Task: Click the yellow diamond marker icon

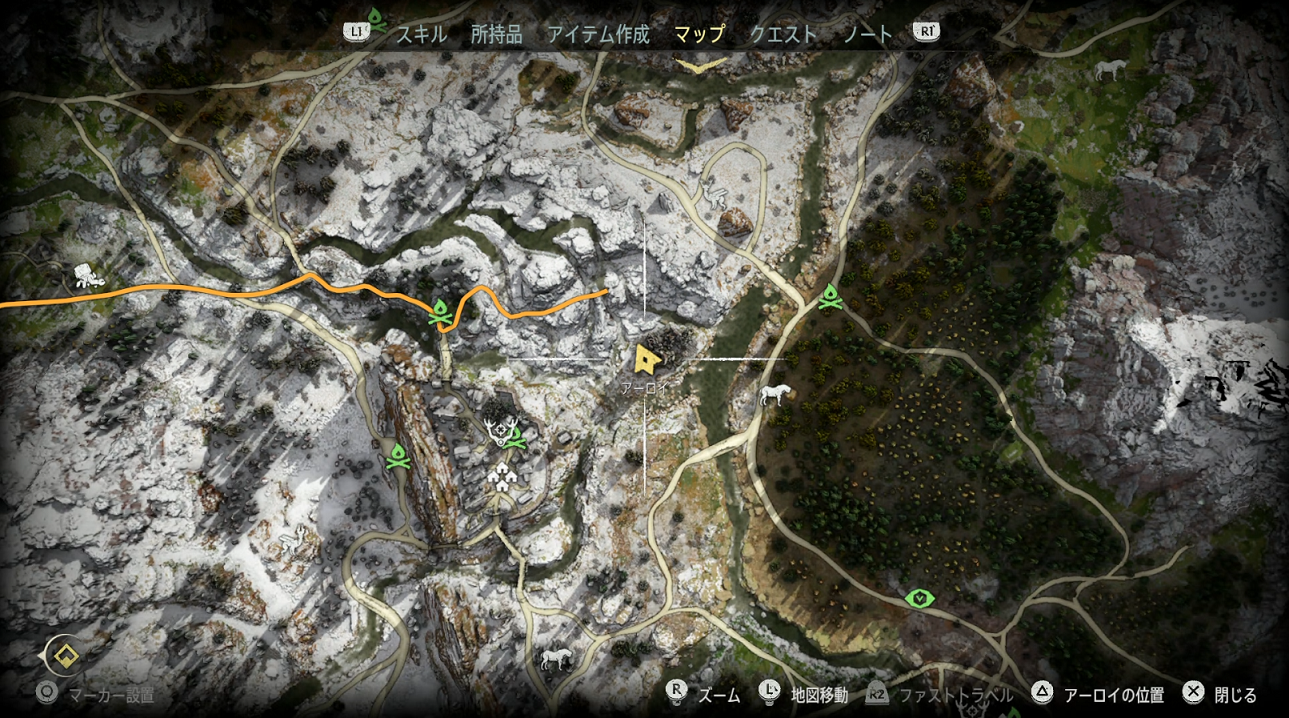Action: pos(65,656)
